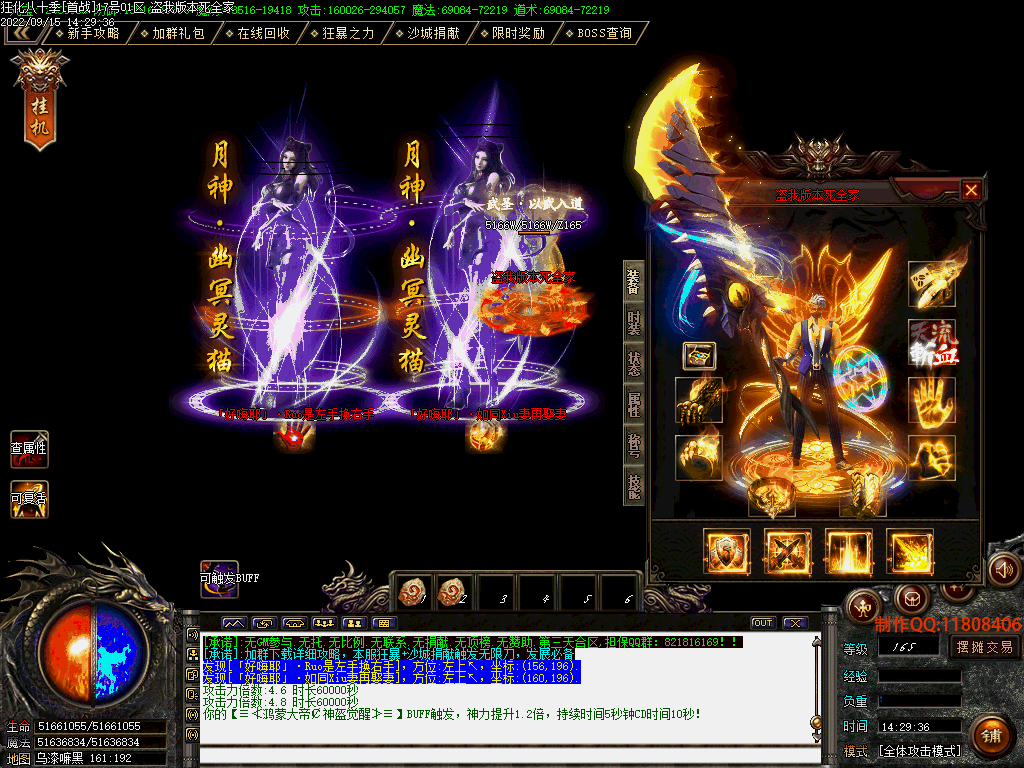The width and height of the screenshot is (1024, 768).
Task: Open the 属性 attributes tab
Action: [x=634, y=404]
